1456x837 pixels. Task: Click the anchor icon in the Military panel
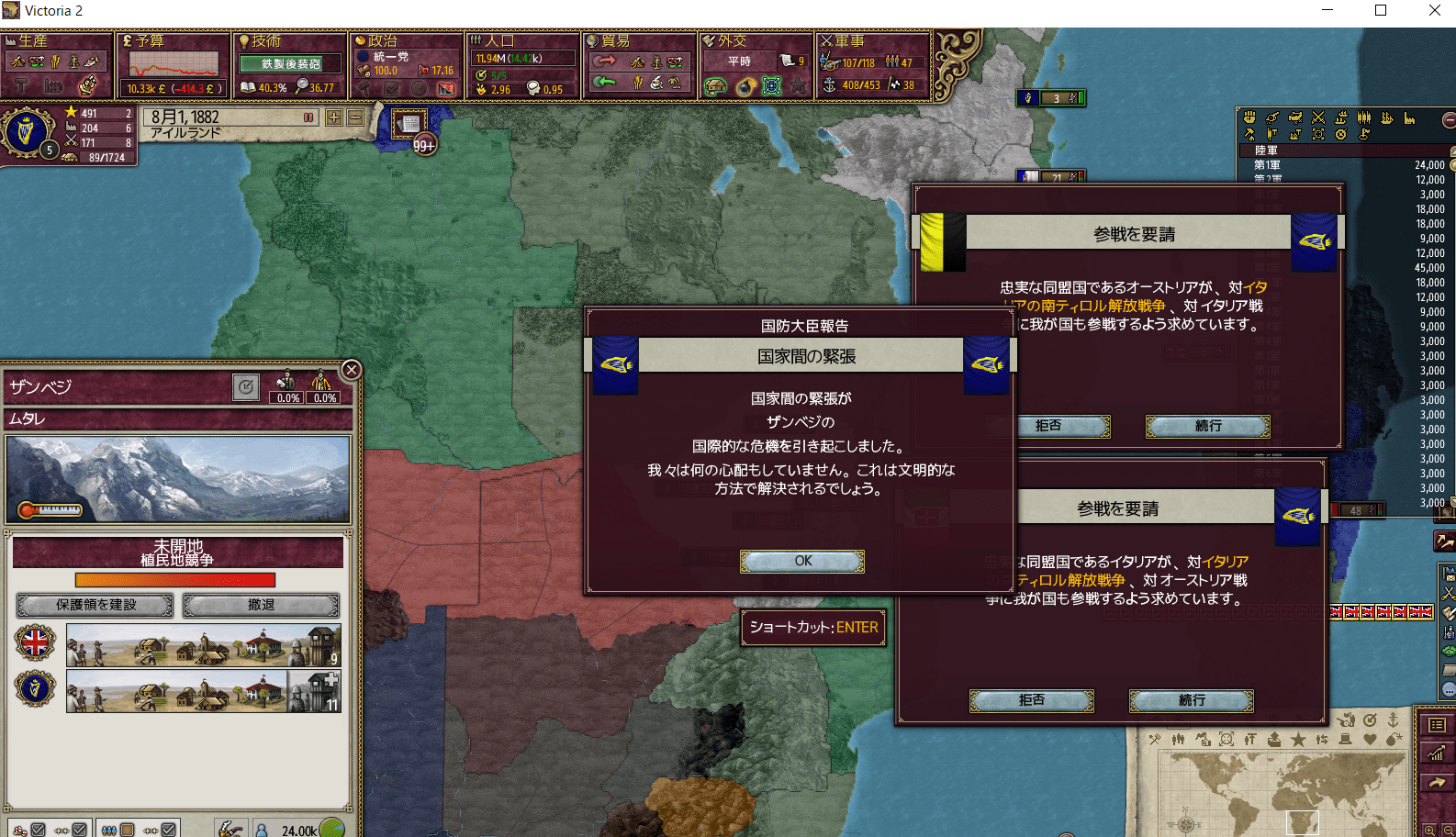pyautogui.click(x=830, y=85)
